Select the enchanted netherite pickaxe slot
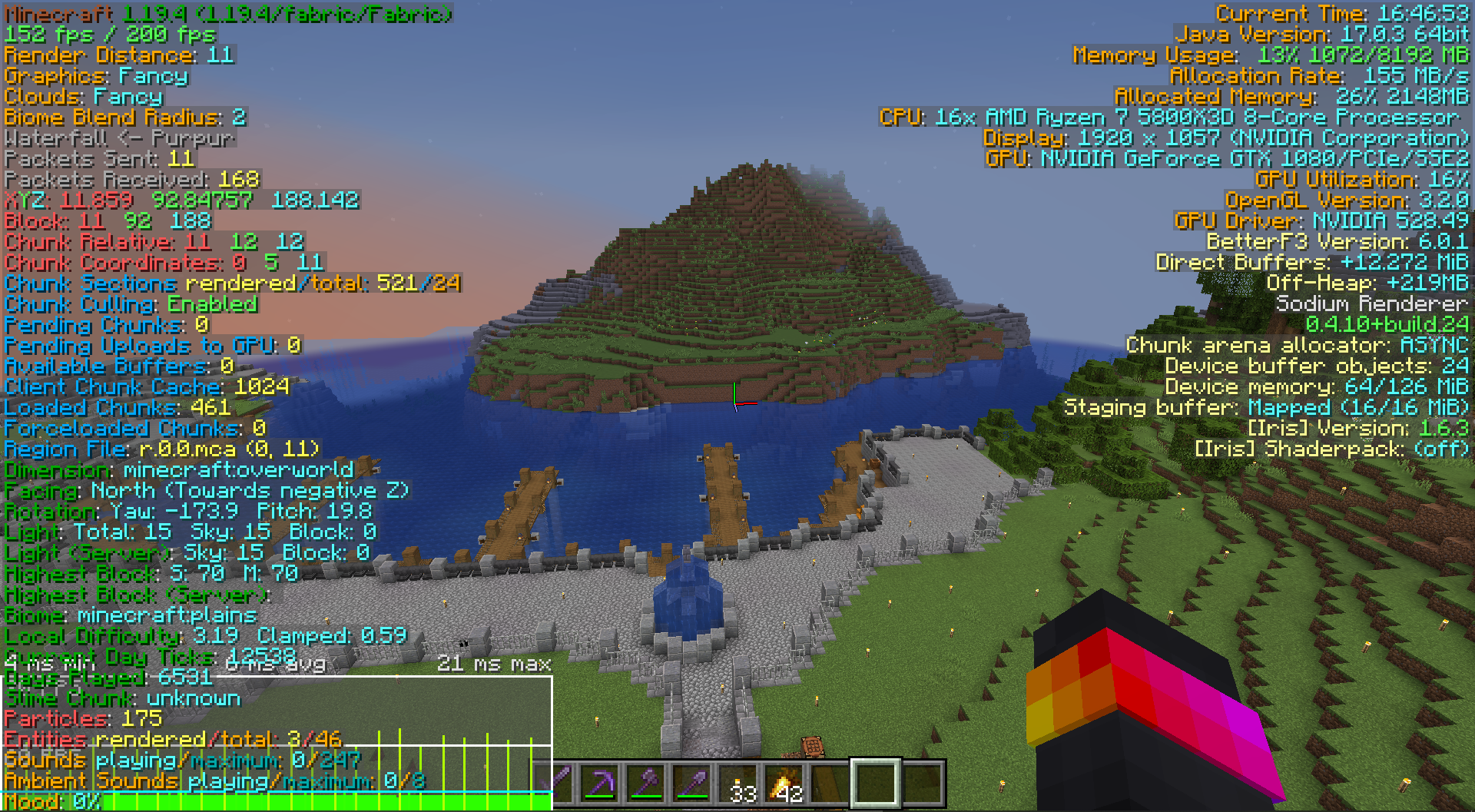This screenshot has height=812, width=1475. coord(600,783)
